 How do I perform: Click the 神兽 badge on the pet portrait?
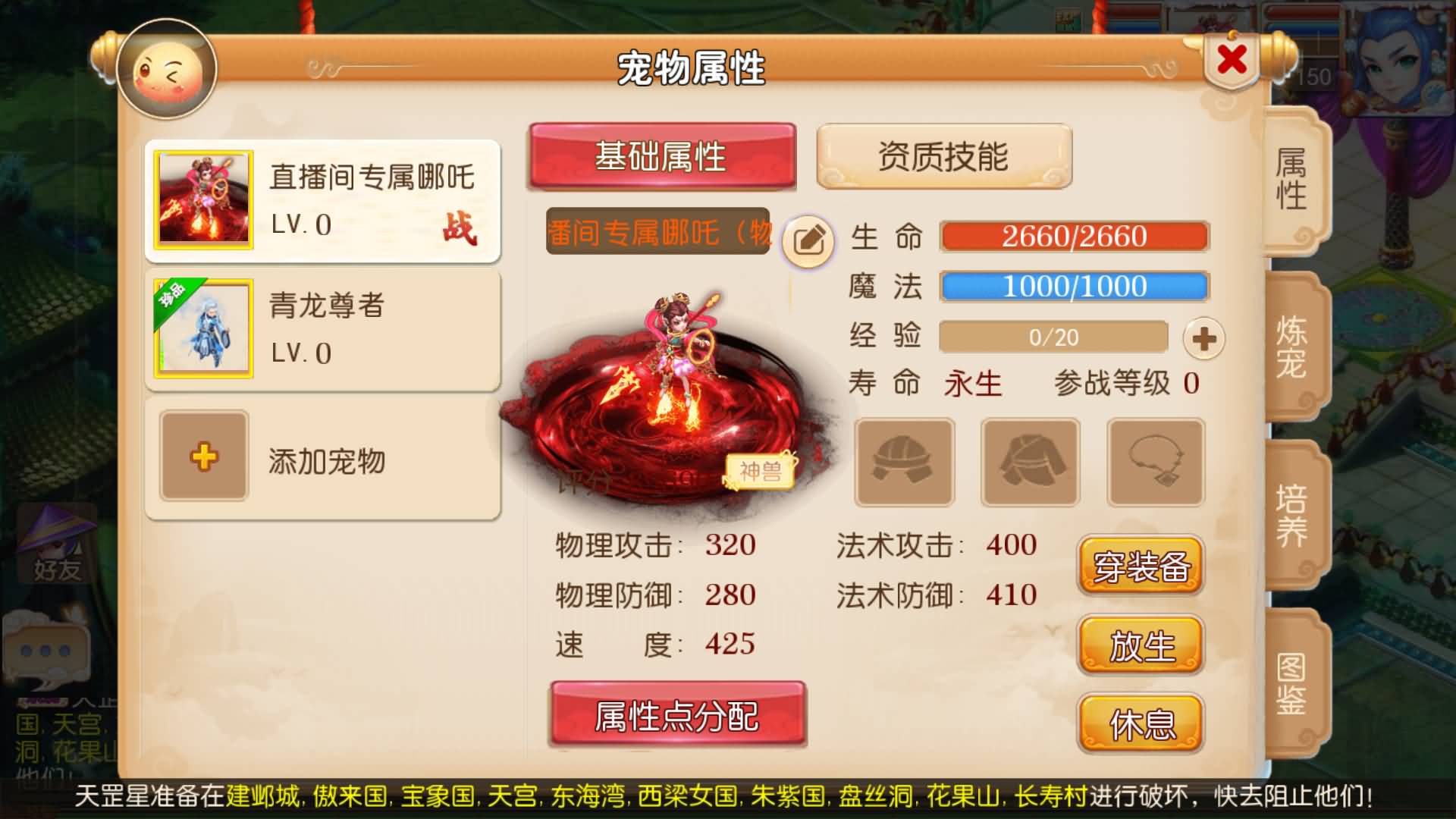click(761, 472)
